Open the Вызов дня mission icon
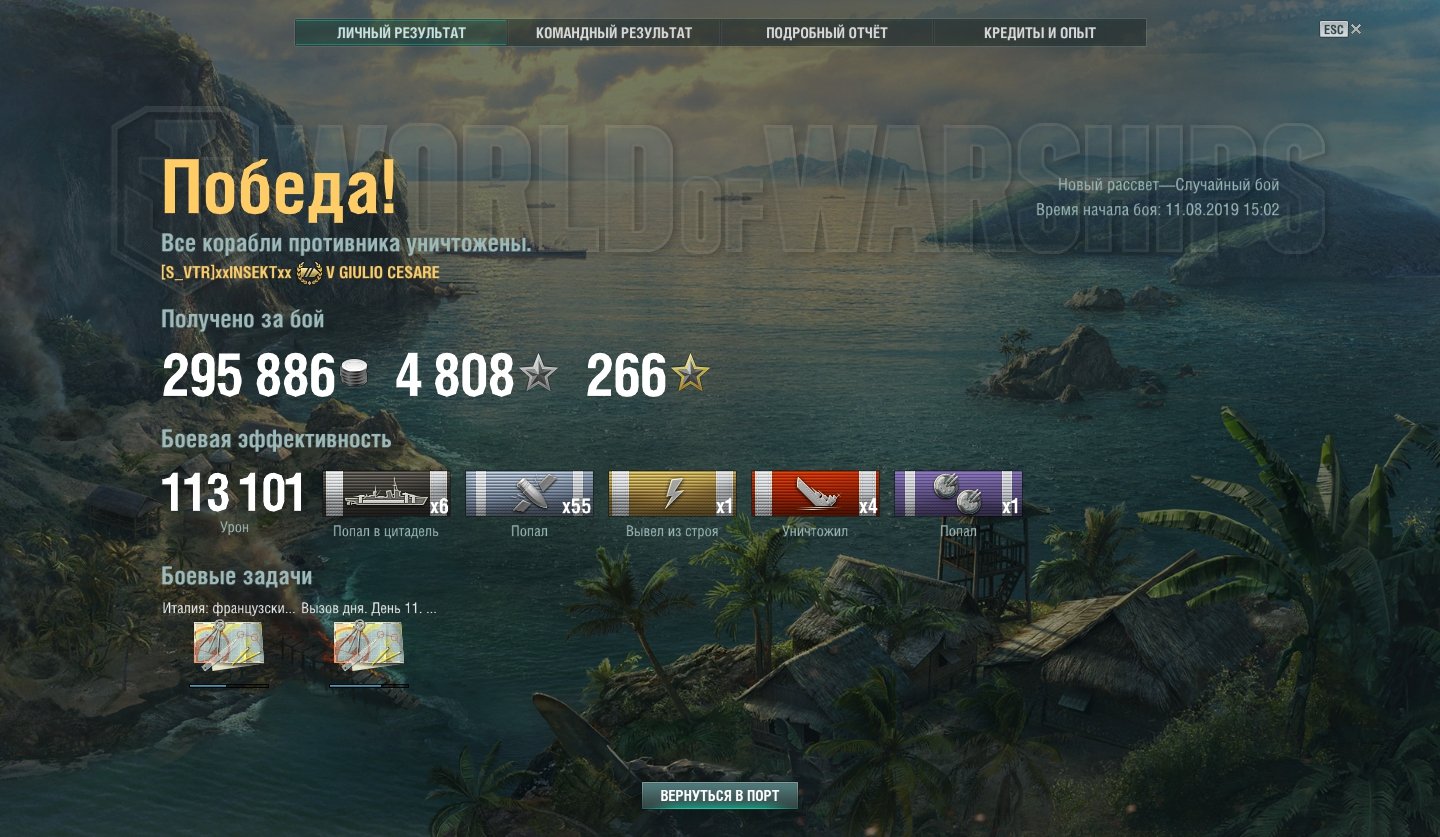The image size is (1440, 837). pyautogui.click(x=368, y=645)
